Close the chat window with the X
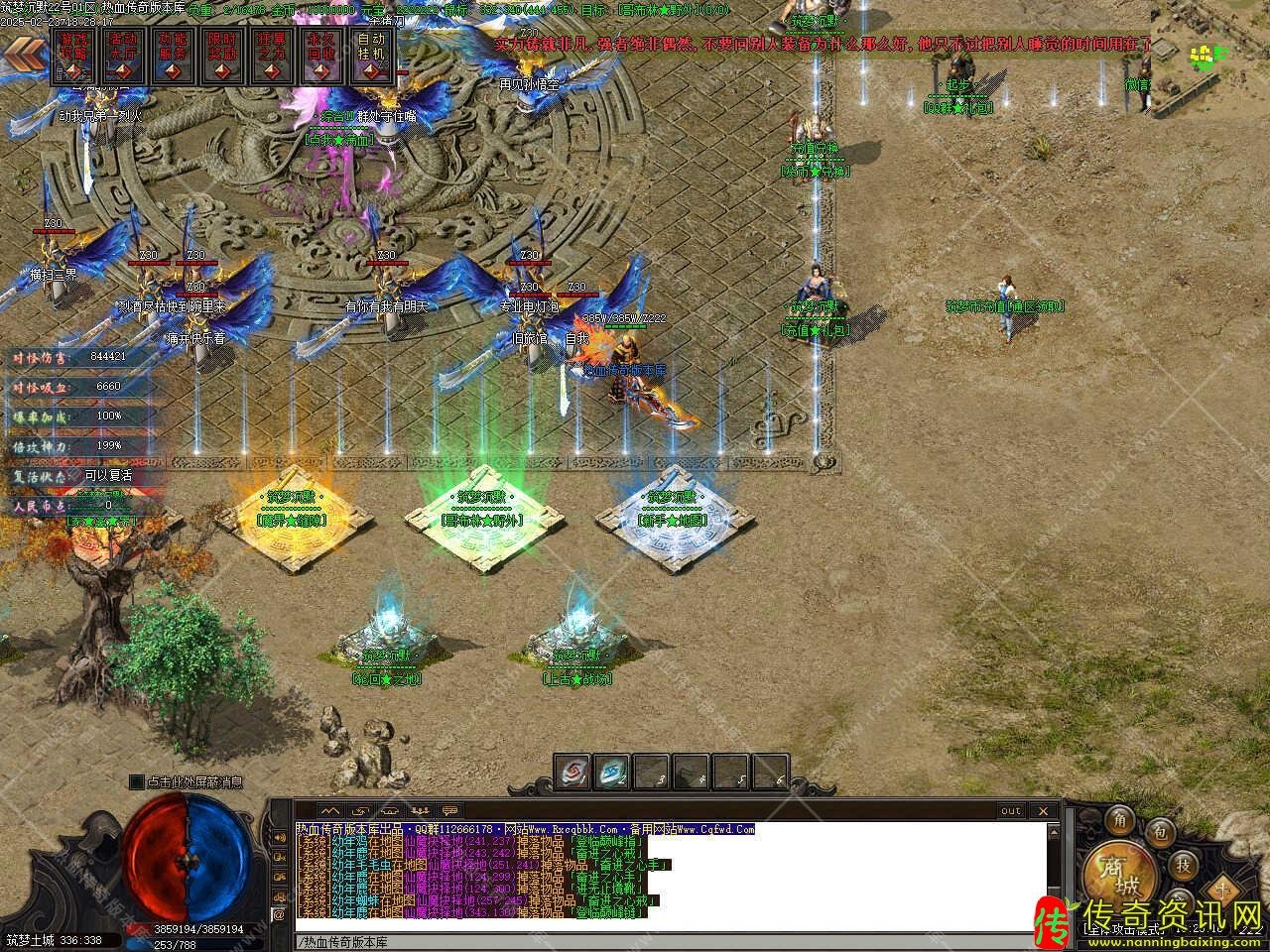The image size is (1270, 952). point(1043,811)
